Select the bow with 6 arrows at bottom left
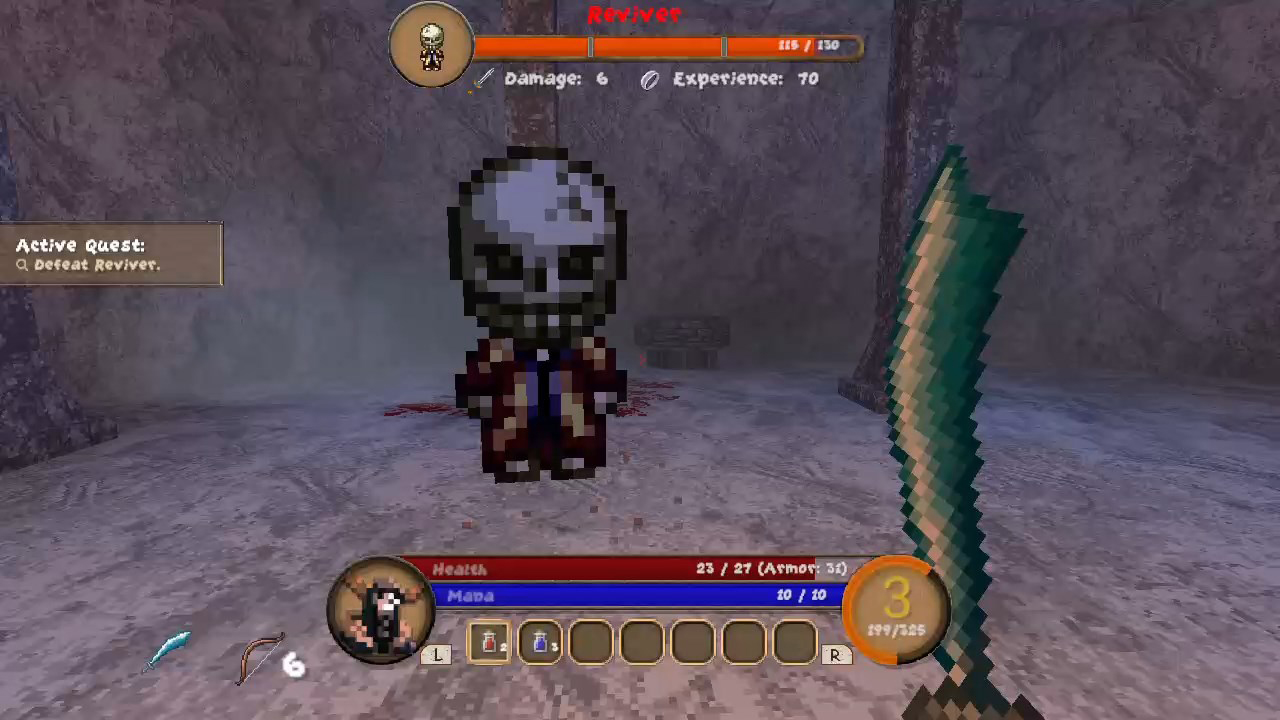This screenshot has width=1280, height=720. pos(262,655)
